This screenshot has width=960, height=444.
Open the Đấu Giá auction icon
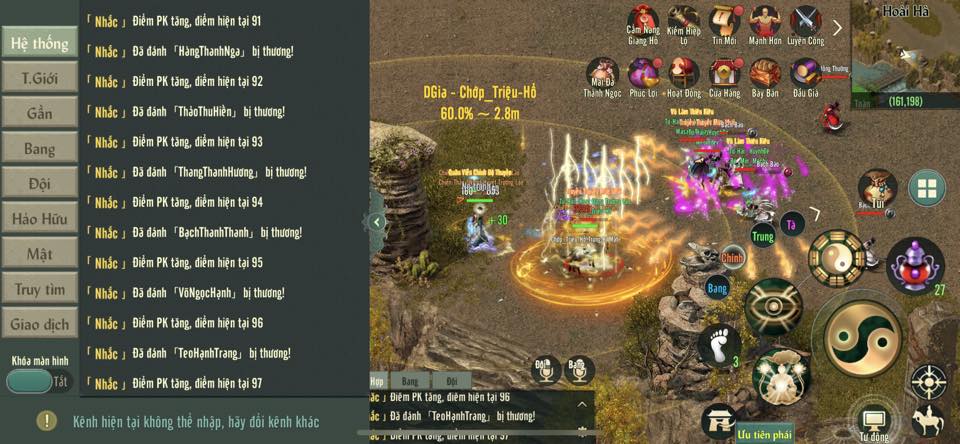tap(806, 74)
